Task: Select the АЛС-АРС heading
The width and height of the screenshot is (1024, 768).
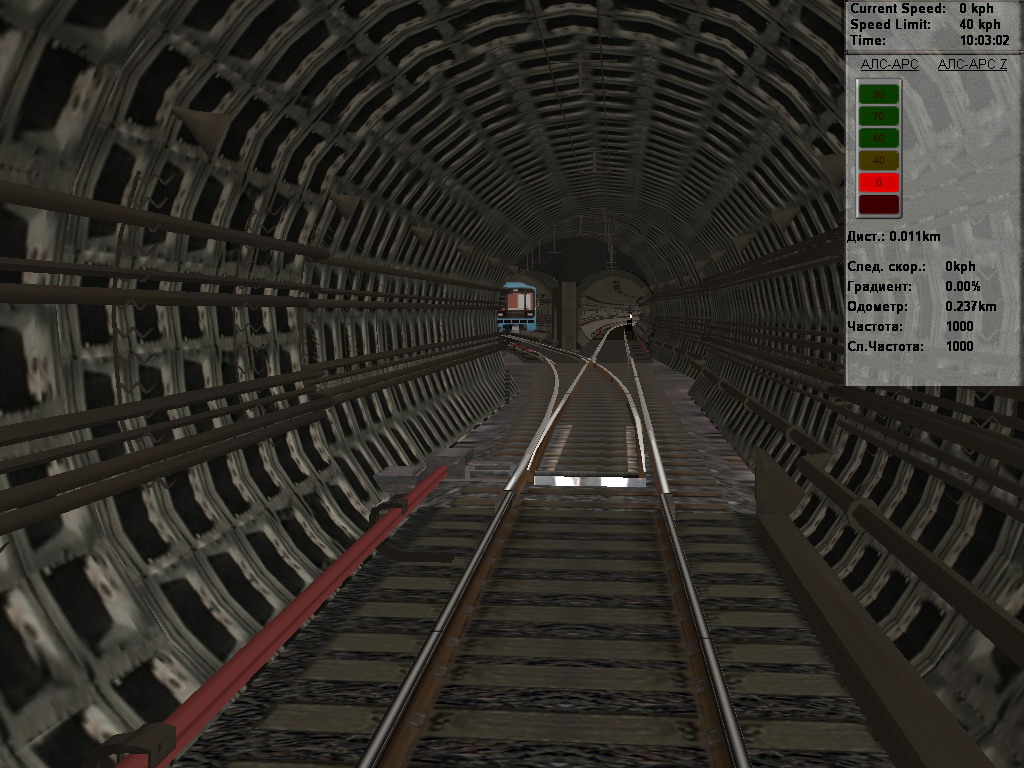Action: point(889,64)
